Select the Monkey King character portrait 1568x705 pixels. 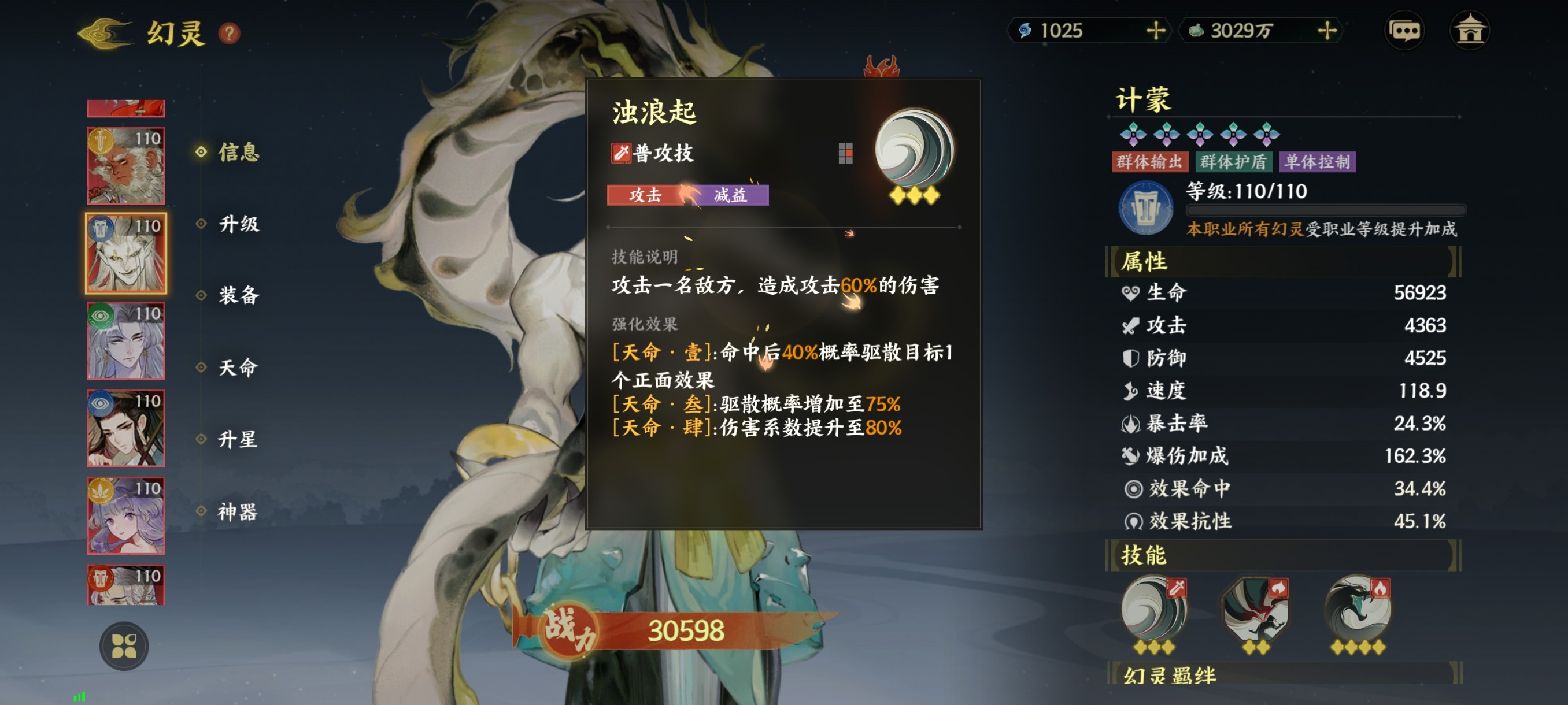tap(125, 164)
